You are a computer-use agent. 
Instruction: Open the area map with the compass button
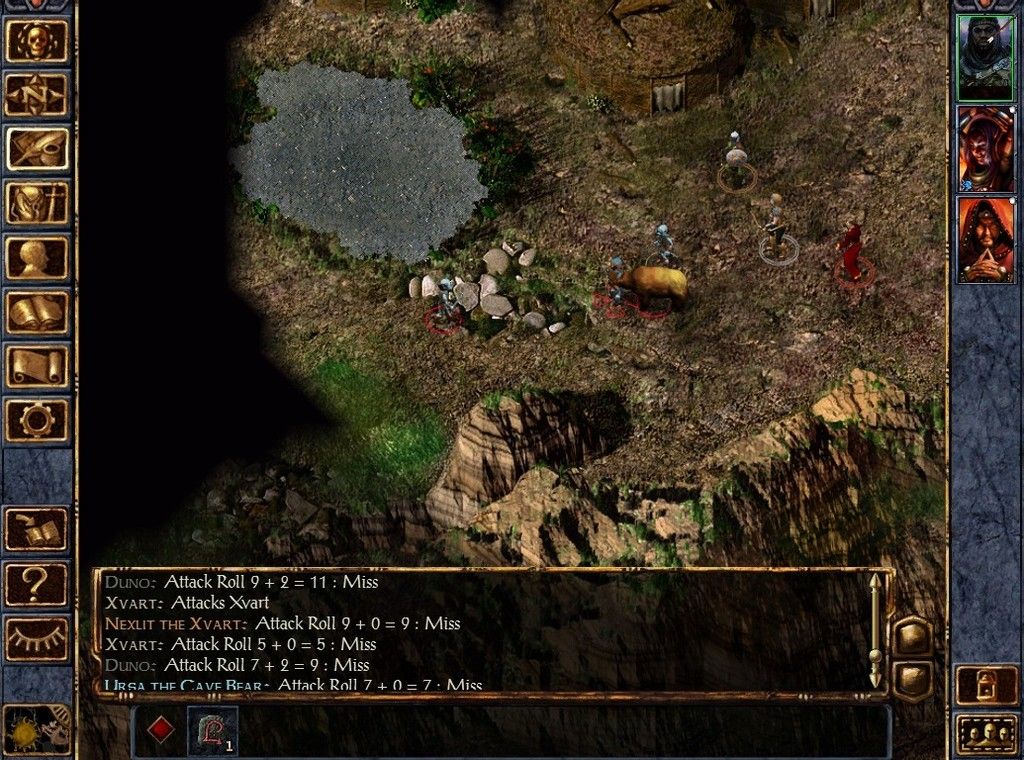point(38,95)
